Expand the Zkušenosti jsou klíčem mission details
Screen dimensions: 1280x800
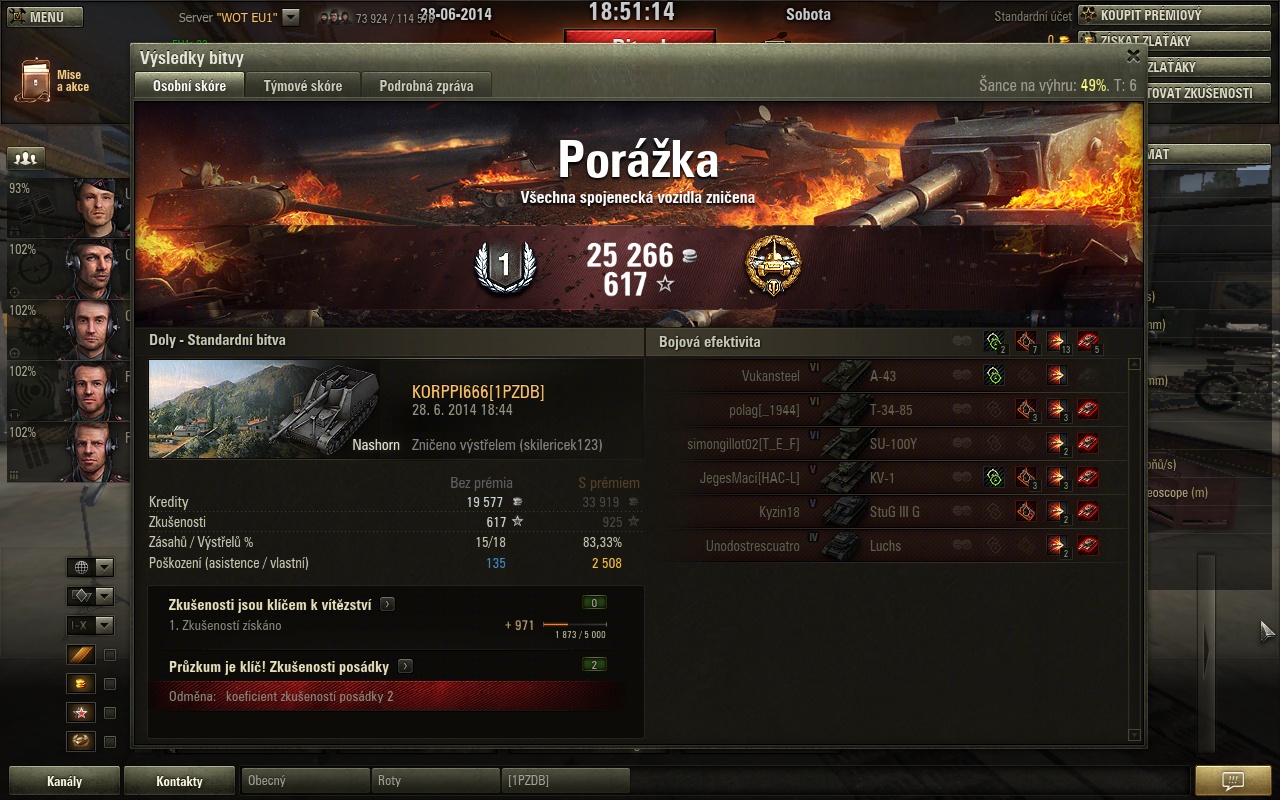tap(387, 604)
